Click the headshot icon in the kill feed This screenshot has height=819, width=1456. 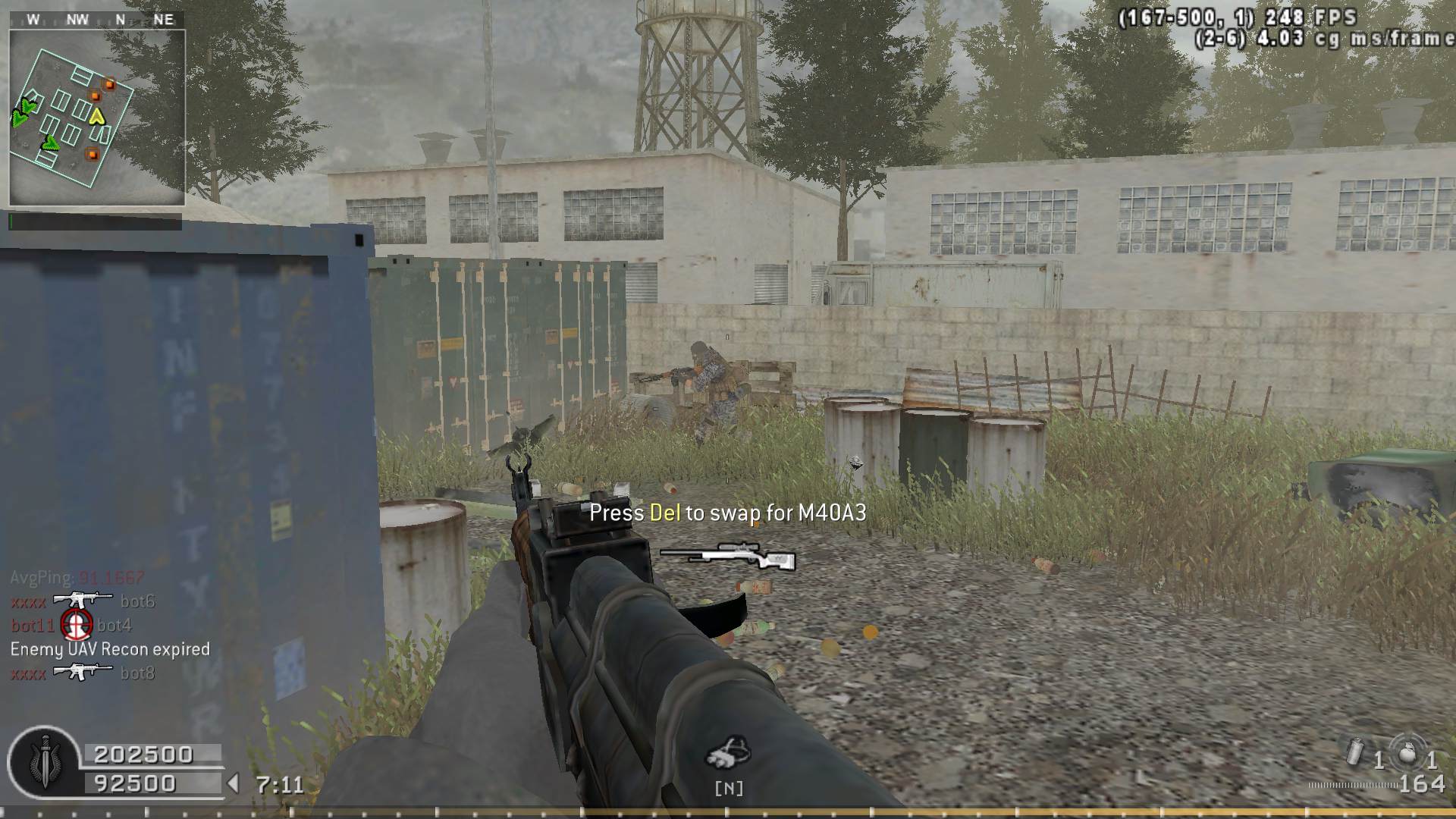(76, 624)
